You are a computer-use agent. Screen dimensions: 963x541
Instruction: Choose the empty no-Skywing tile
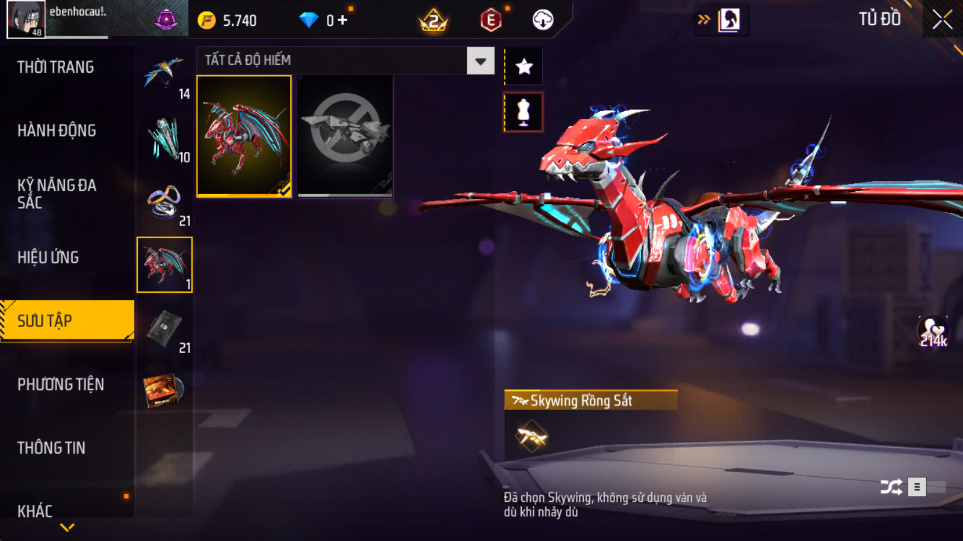click(345, 136)
